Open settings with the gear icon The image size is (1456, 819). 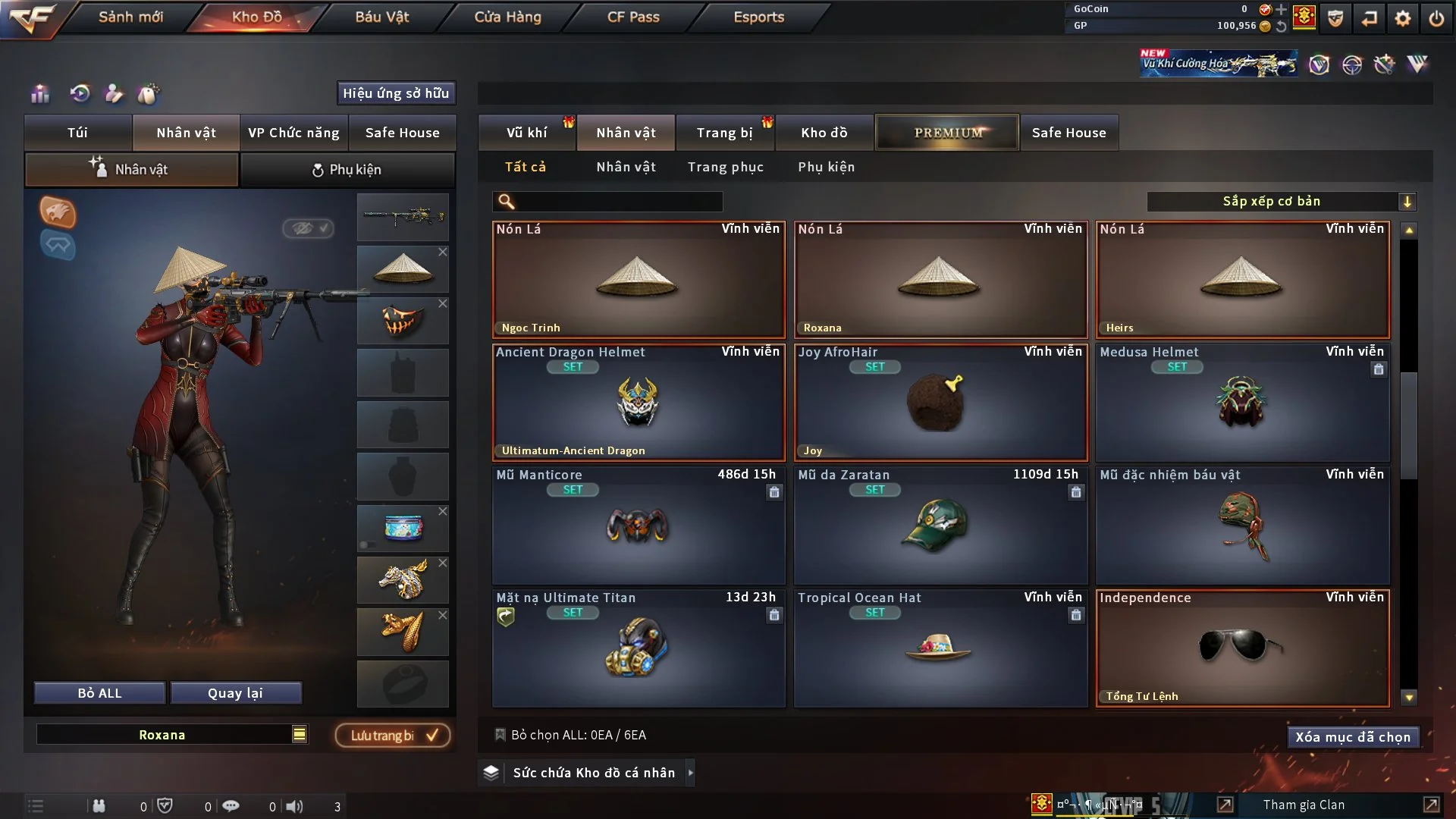[x=1402, y=18]
